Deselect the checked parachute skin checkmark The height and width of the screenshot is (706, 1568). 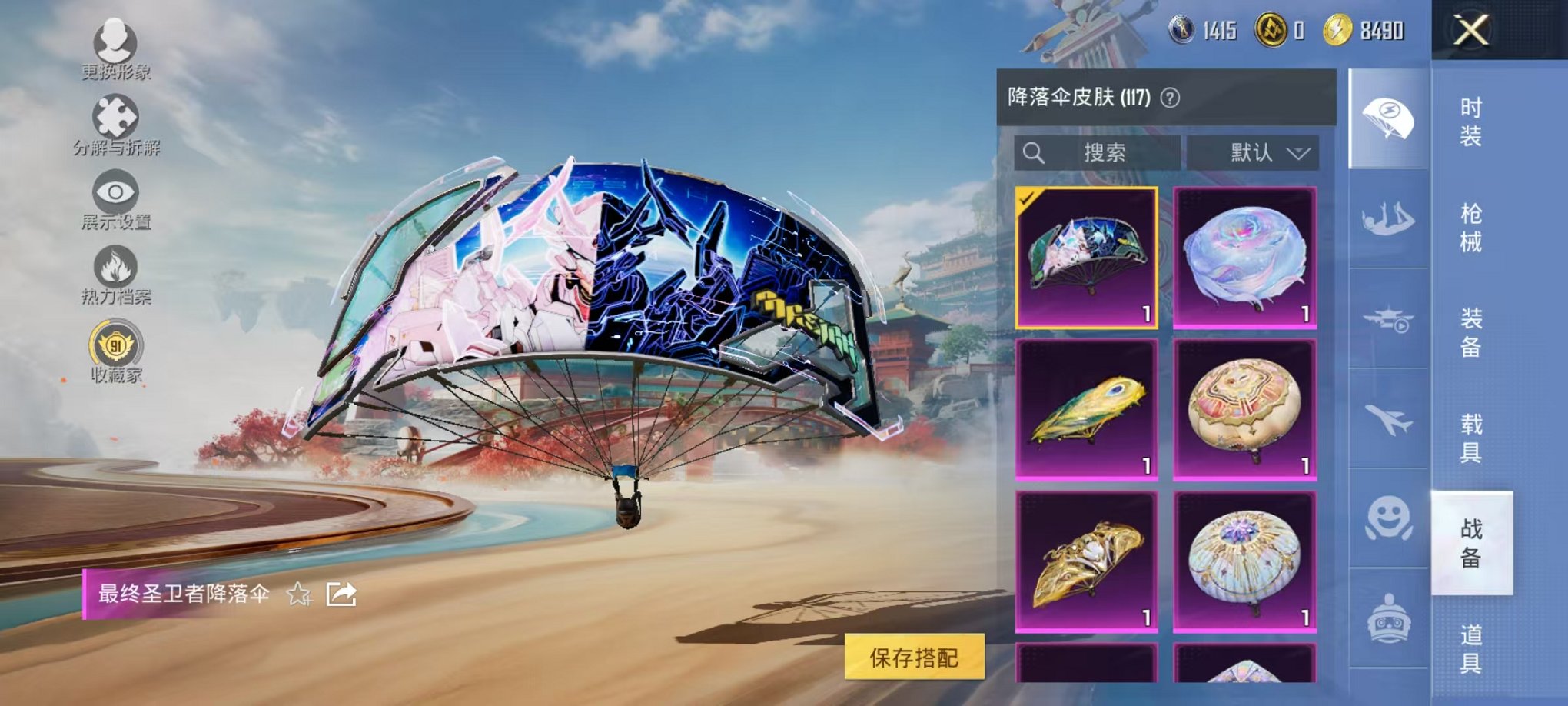pos(1025,201)
